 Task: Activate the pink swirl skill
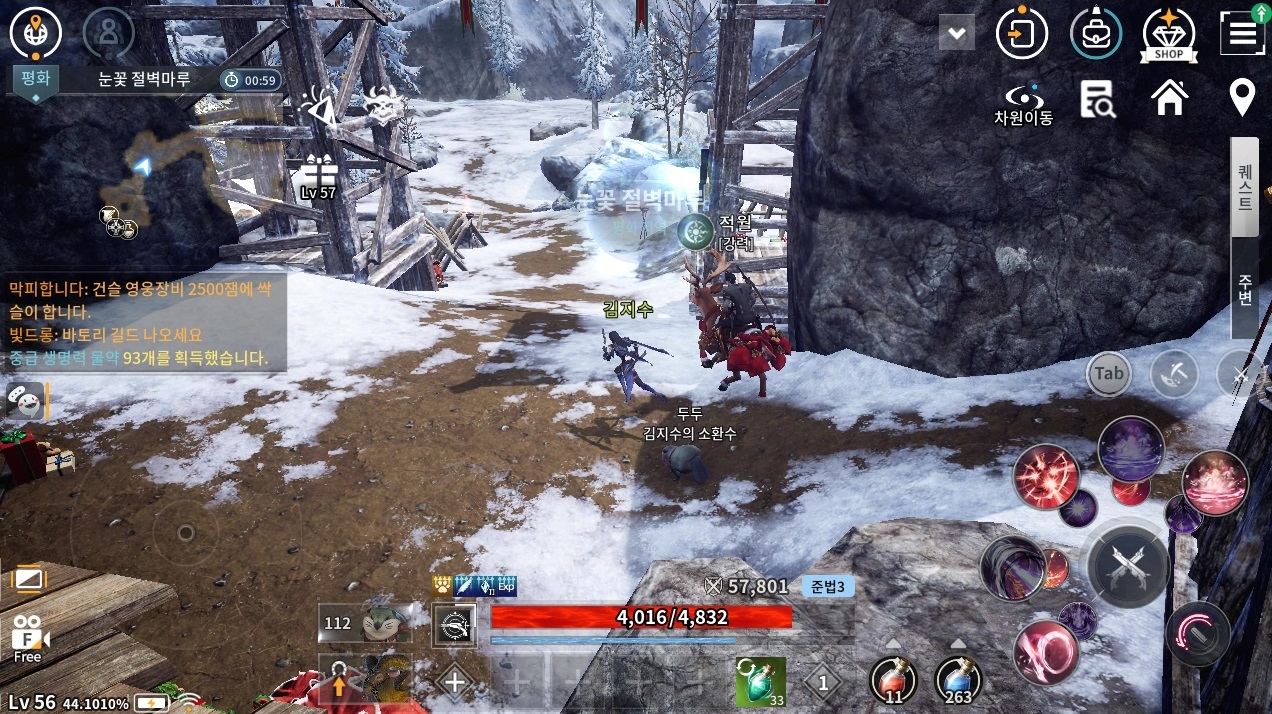coord(1045,652)
